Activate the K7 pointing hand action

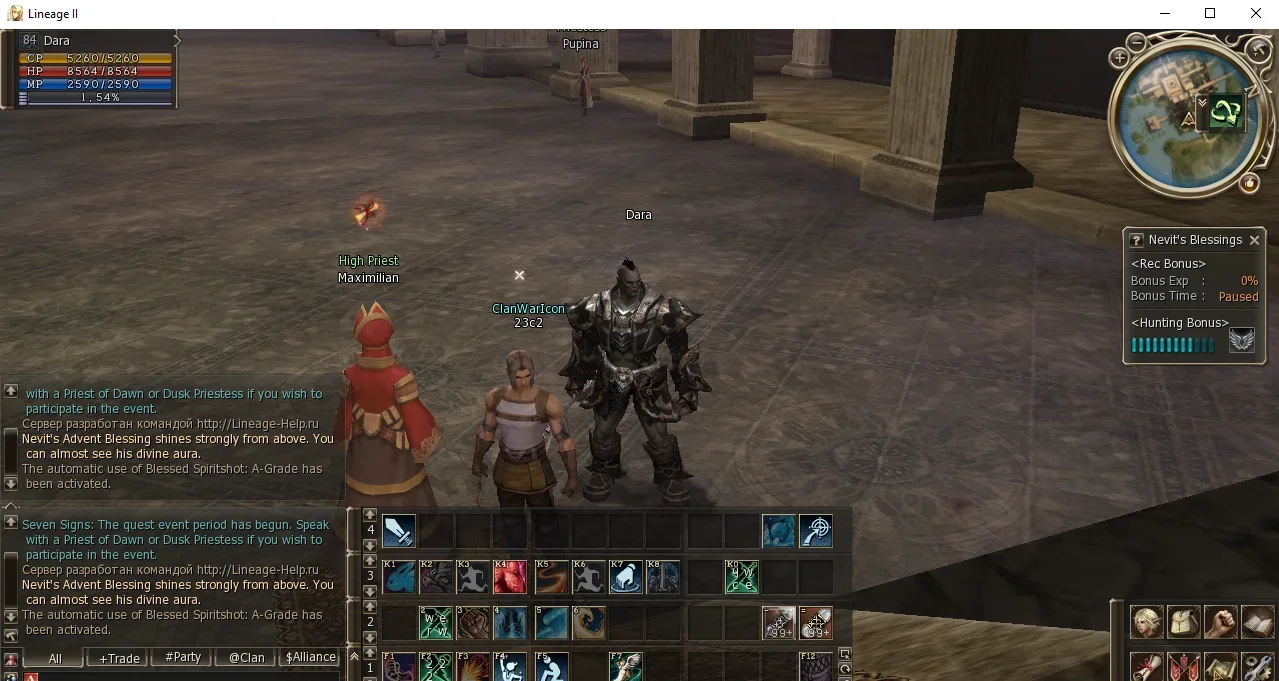point(626,577)
